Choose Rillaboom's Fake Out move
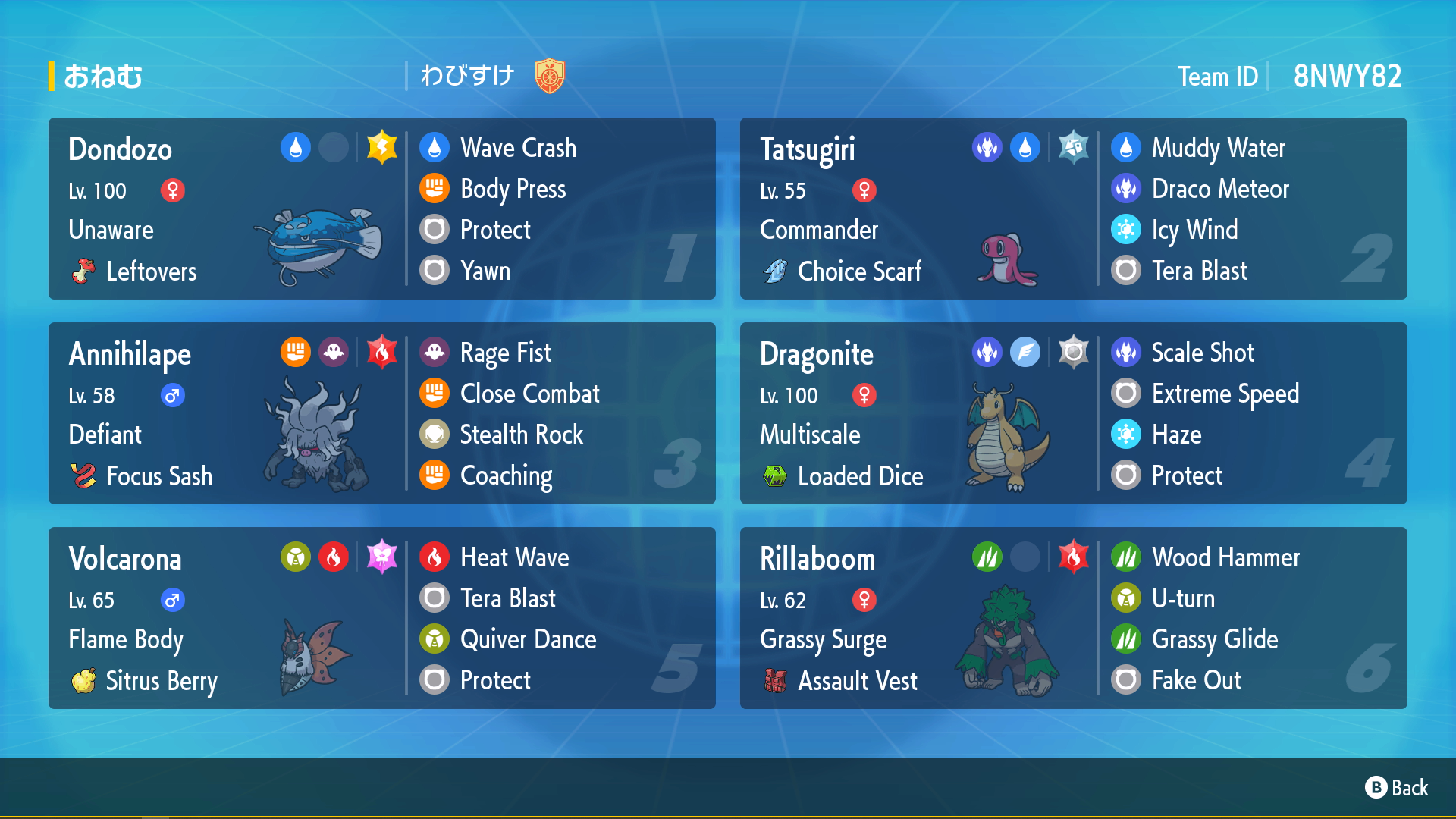 [x=1196, y=680]
